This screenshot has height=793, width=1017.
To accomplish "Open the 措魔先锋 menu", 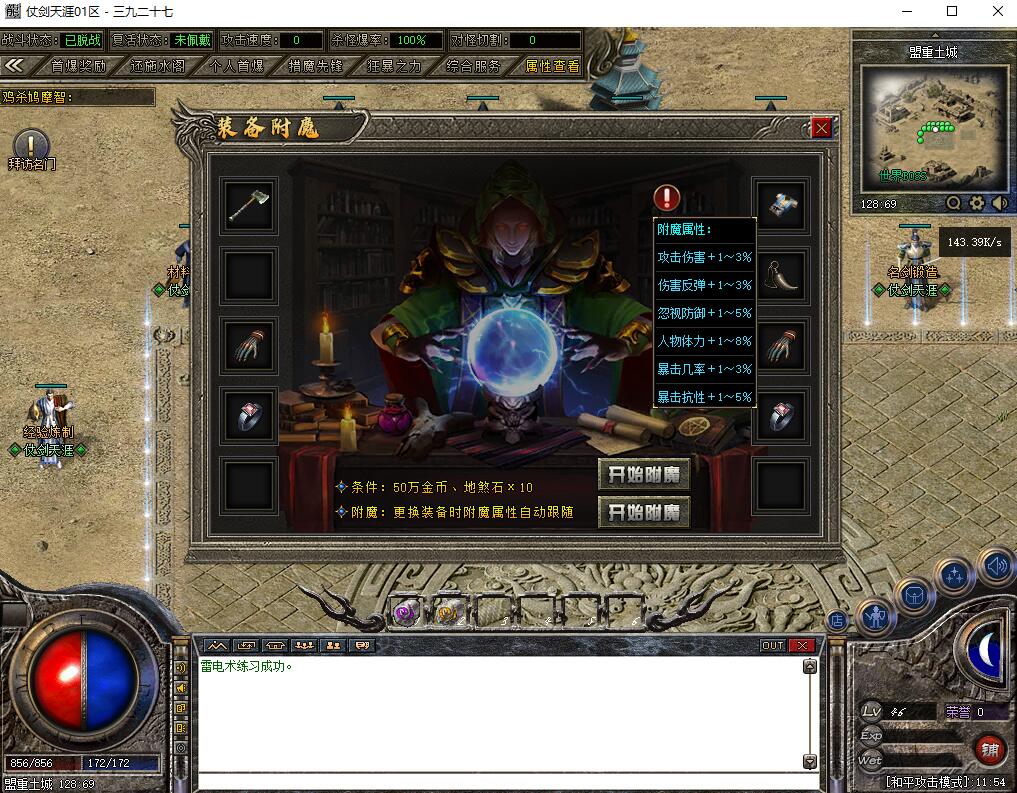I will coord(315,66).
